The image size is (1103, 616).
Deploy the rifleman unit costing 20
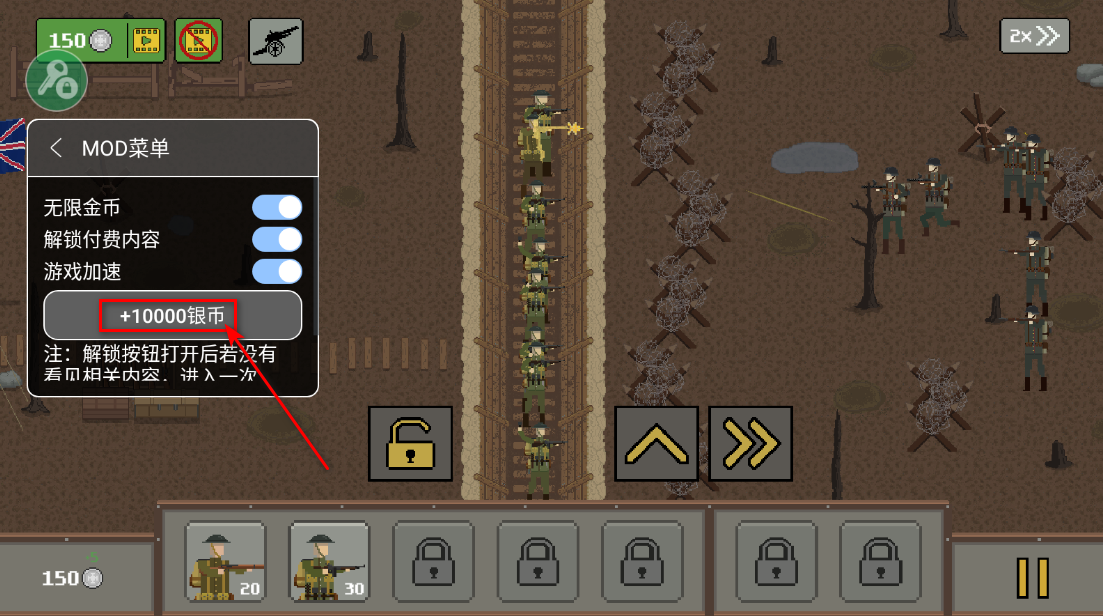[x=225, y=562]
